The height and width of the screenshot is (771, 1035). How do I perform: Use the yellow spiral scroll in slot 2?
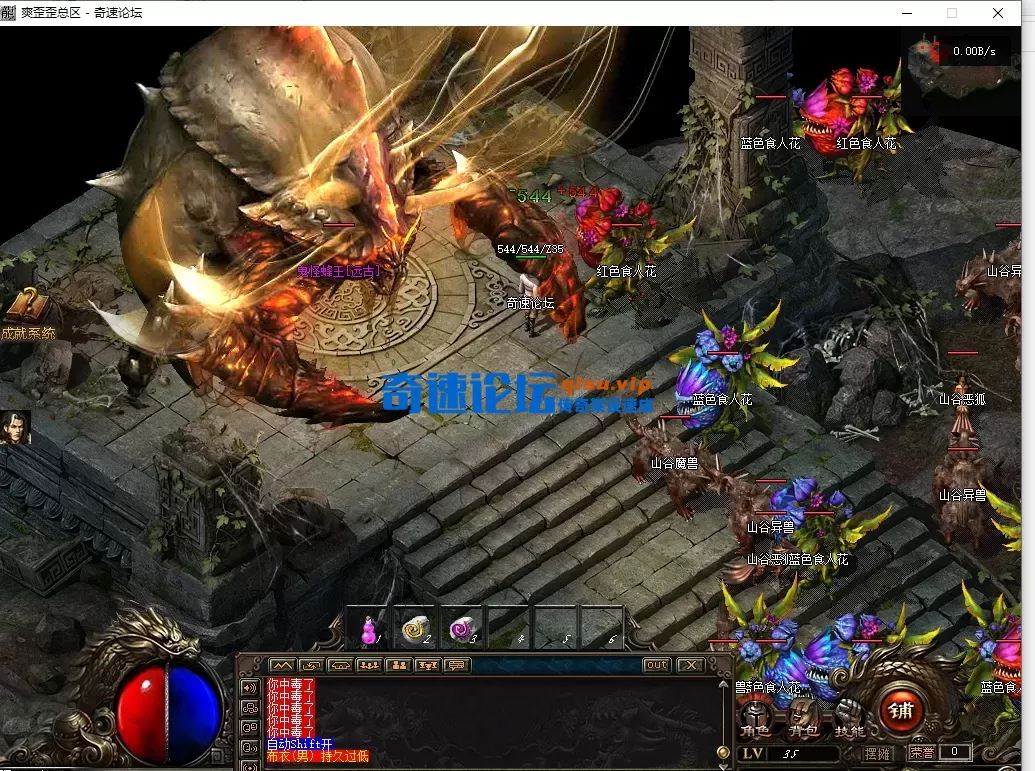coord(415,629)
